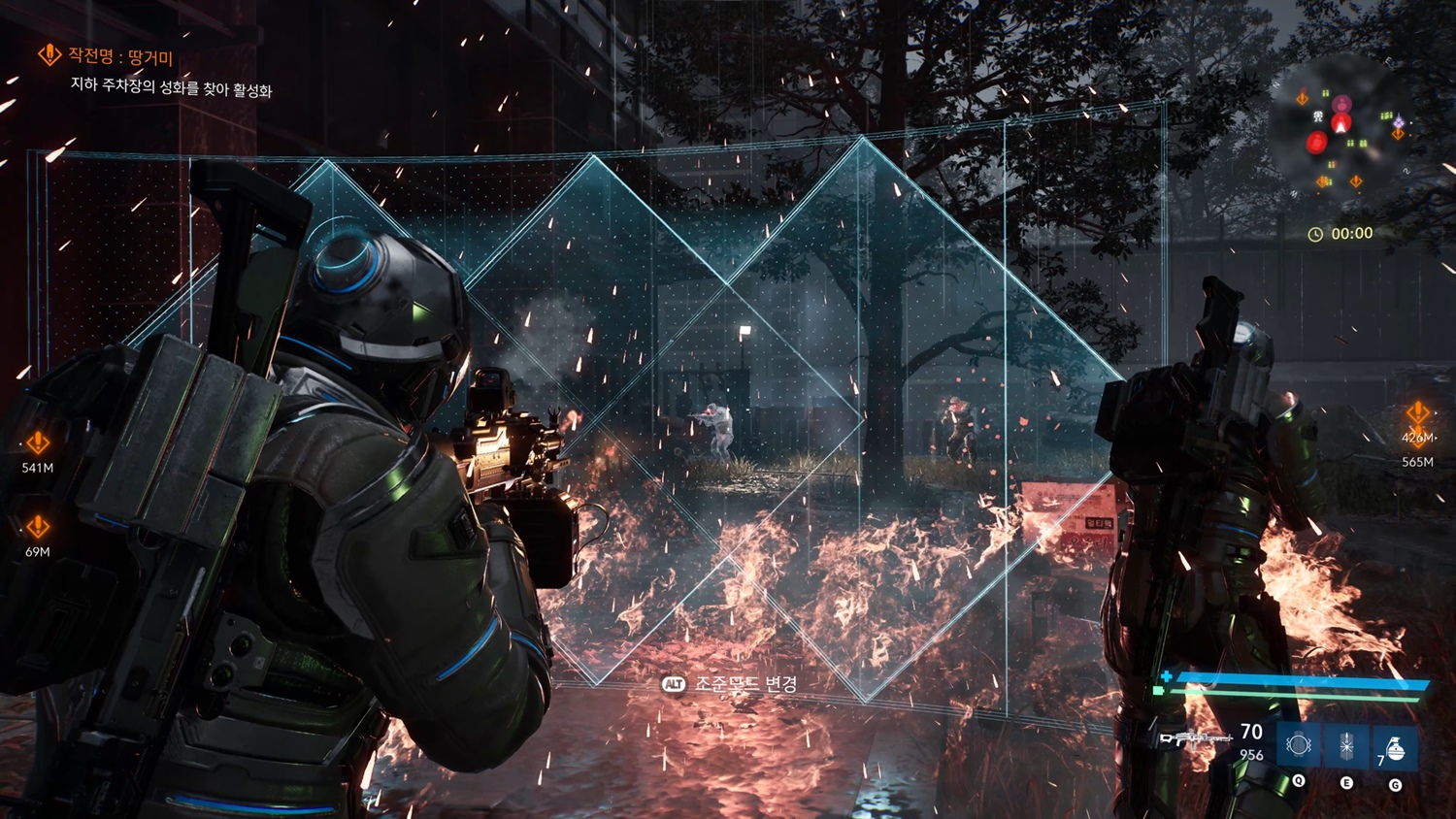Select the grenade item slot
Viewport: 1456px width, 819px height.
[x=1394, y=747]
